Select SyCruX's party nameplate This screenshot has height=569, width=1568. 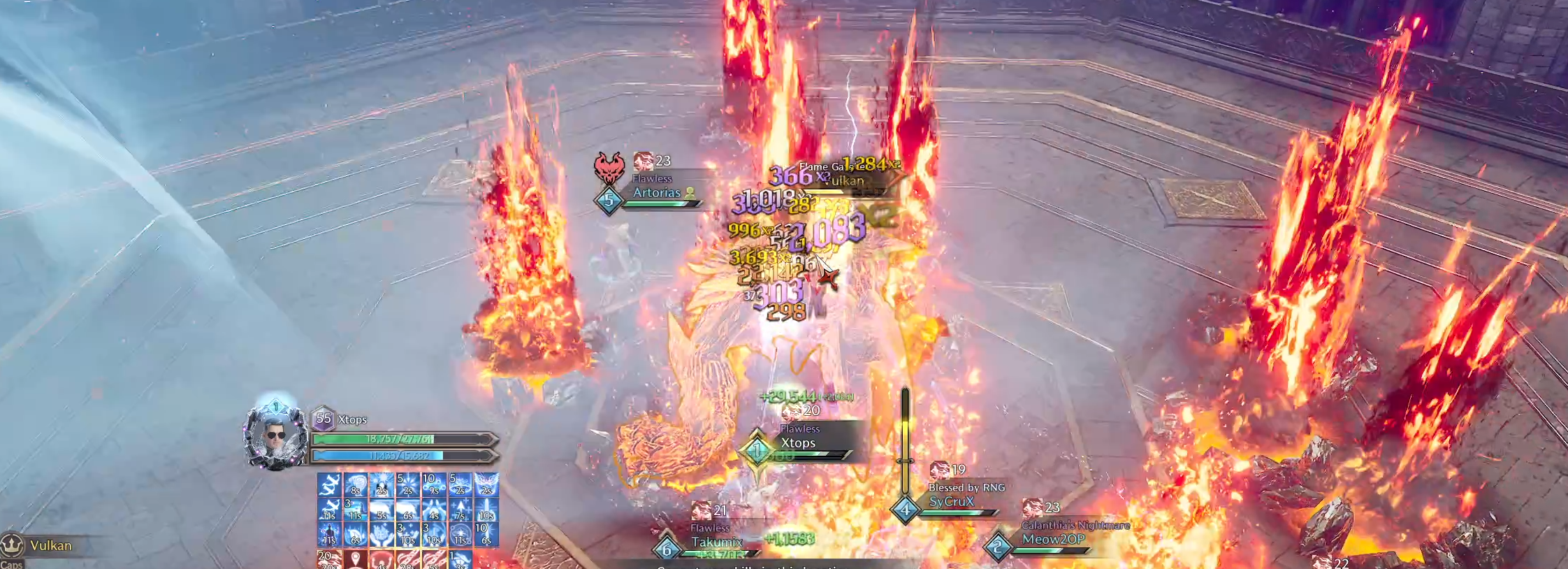[951, 502]
